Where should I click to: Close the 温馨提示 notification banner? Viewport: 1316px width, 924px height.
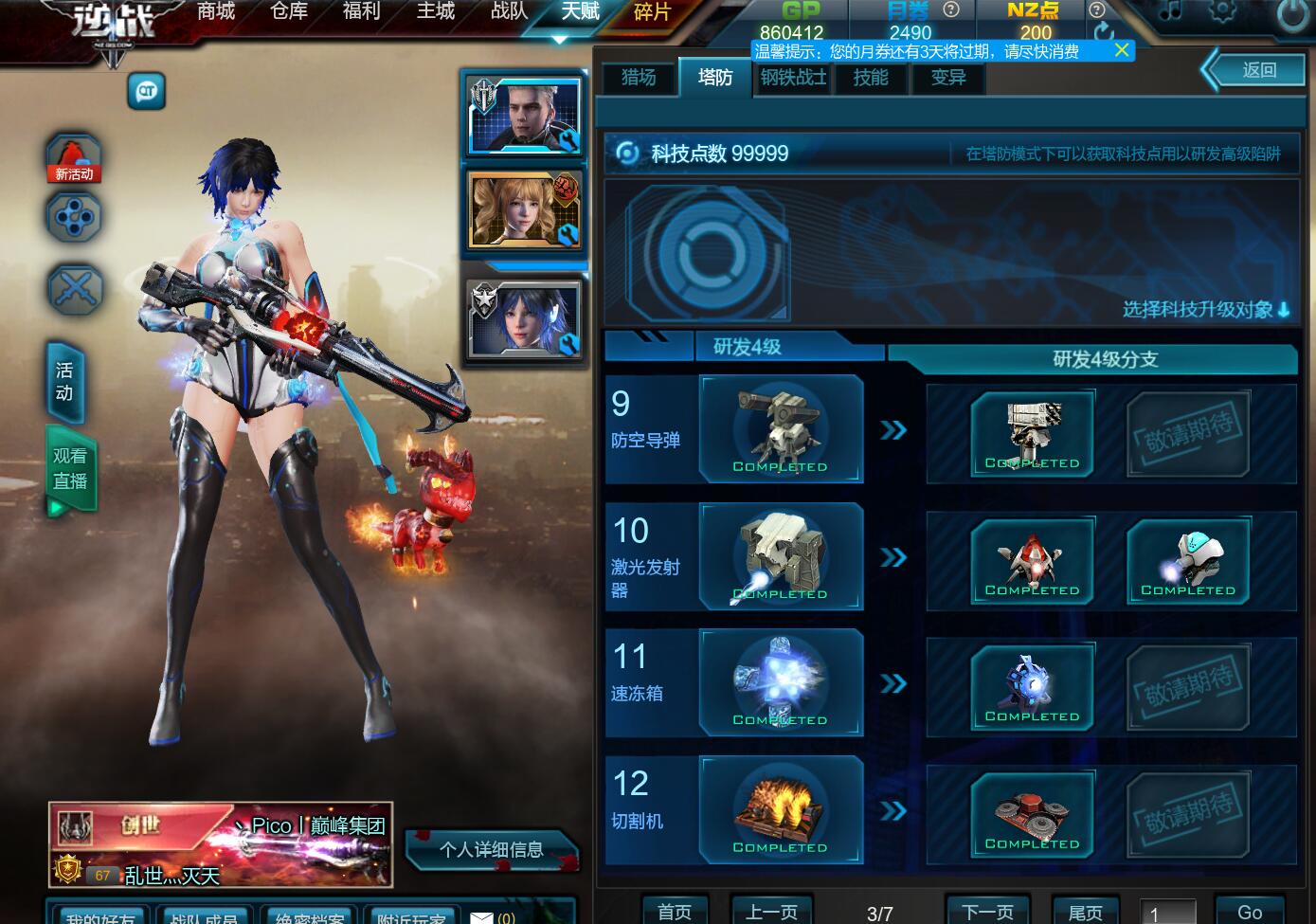click(x=1122, y=50)
